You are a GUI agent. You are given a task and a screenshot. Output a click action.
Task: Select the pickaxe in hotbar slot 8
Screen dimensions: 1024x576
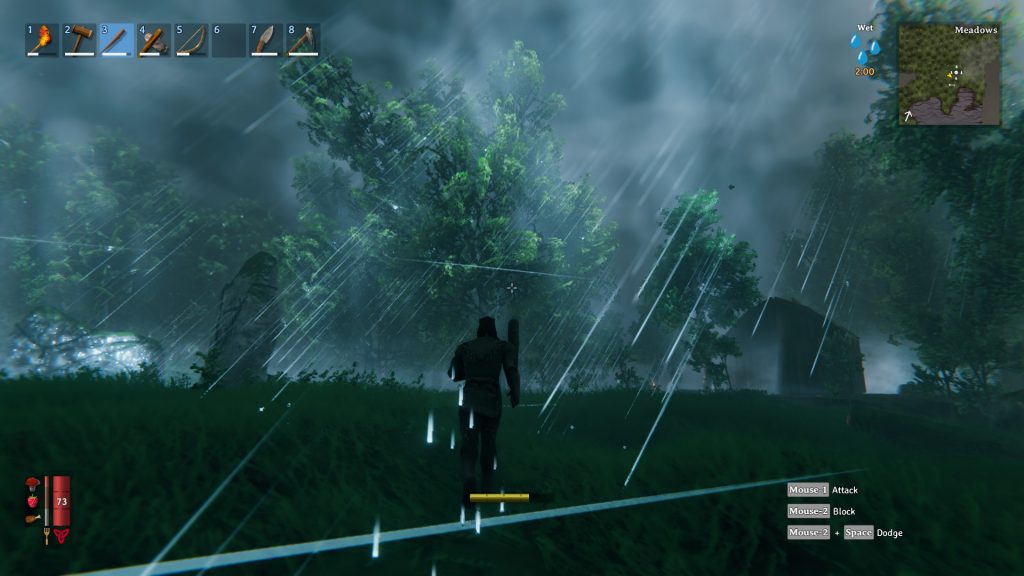point(302,40)
